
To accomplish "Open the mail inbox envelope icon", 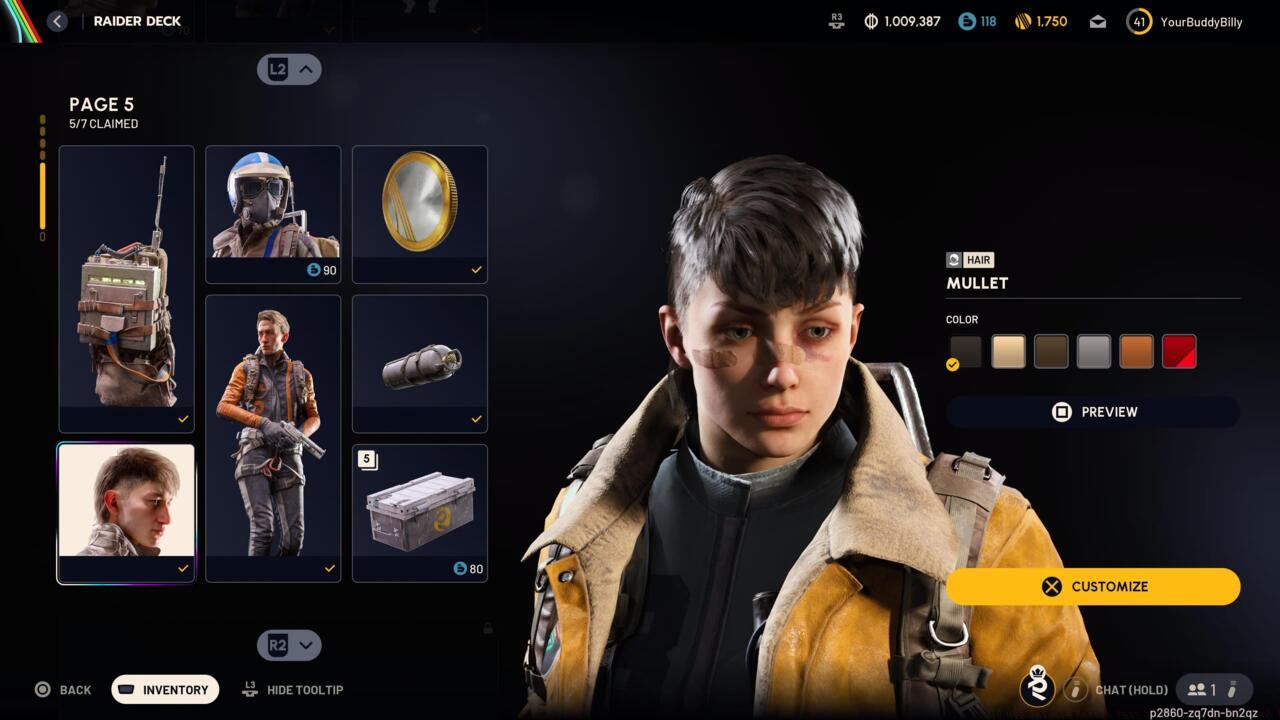I will coord(1098,22).
